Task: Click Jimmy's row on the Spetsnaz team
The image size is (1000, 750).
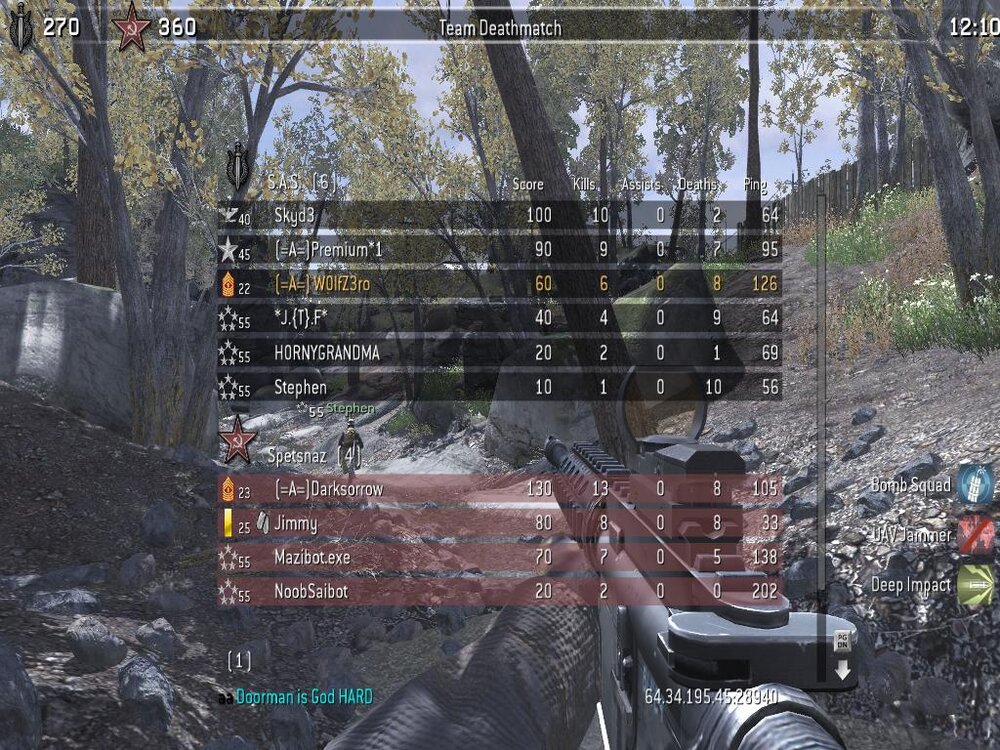Action: tap(500, 522)
